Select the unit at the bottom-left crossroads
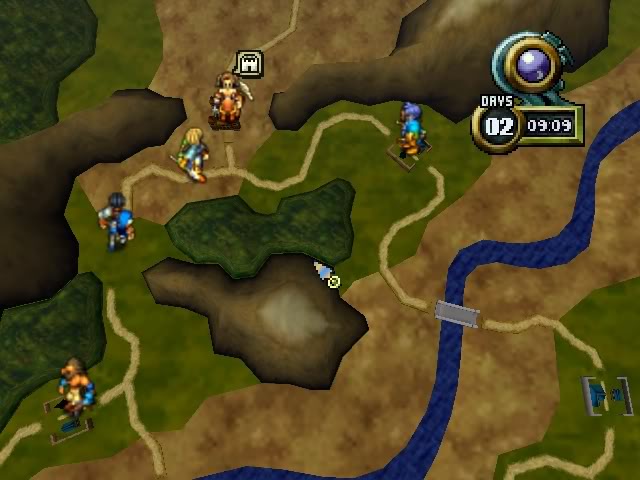Screen dimensions: 640x480 73,391
